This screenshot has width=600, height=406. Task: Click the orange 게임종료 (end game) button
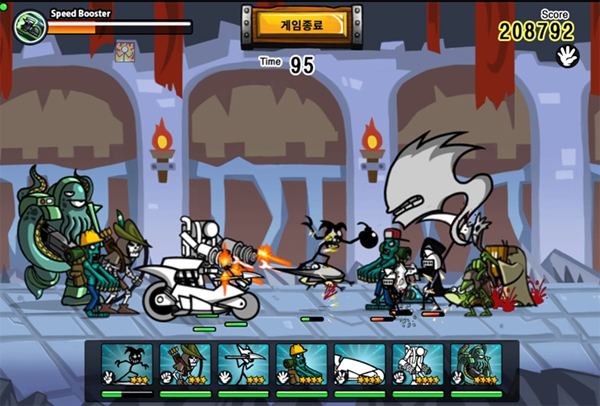click(x=300, y=23)
